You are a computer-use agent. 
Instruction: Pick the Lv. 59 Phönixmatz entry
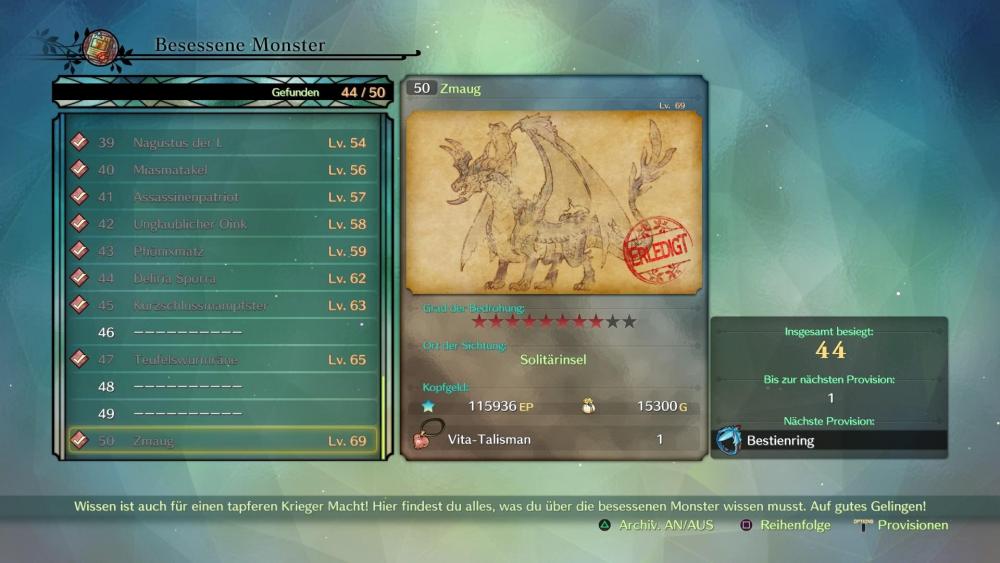[x=222, y=251]
